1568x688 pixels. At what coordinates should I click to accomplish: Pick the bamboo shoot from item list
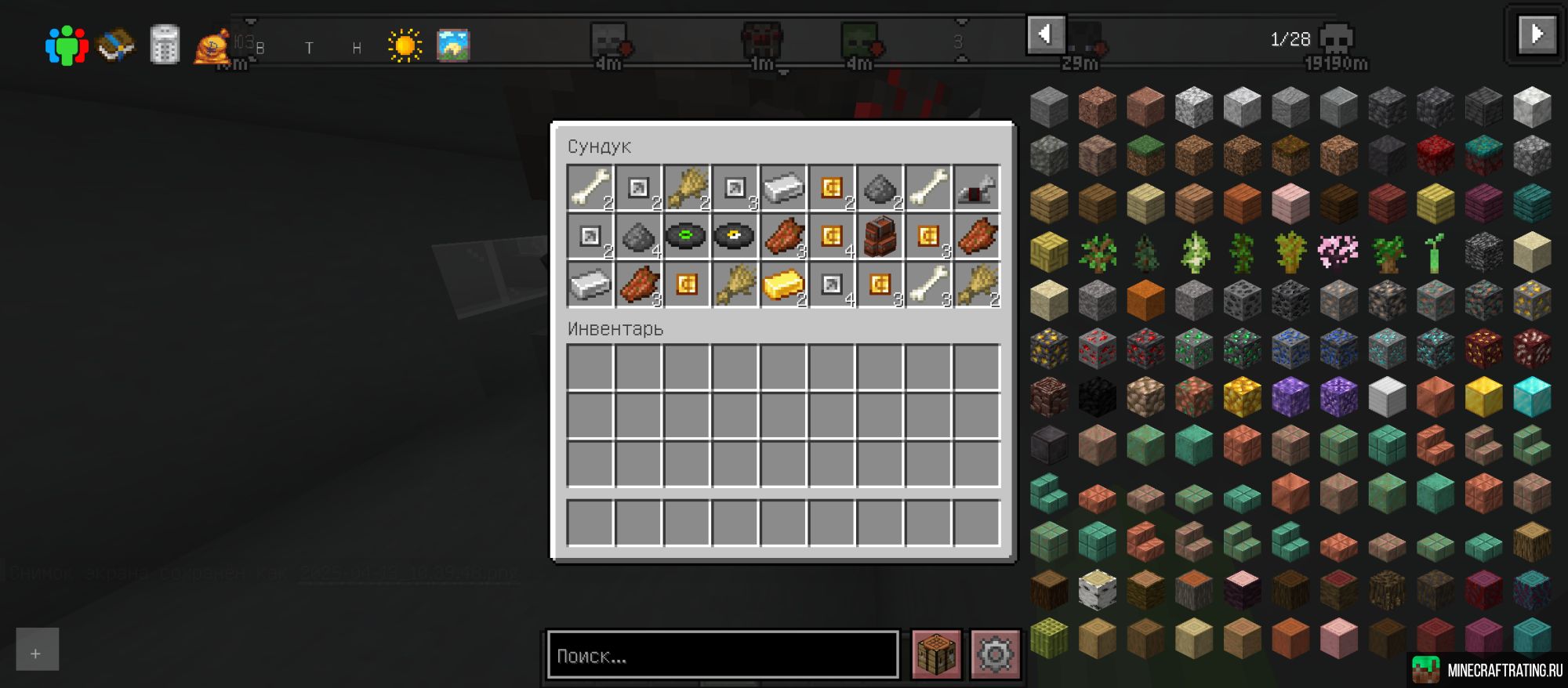click(1435, 252)
